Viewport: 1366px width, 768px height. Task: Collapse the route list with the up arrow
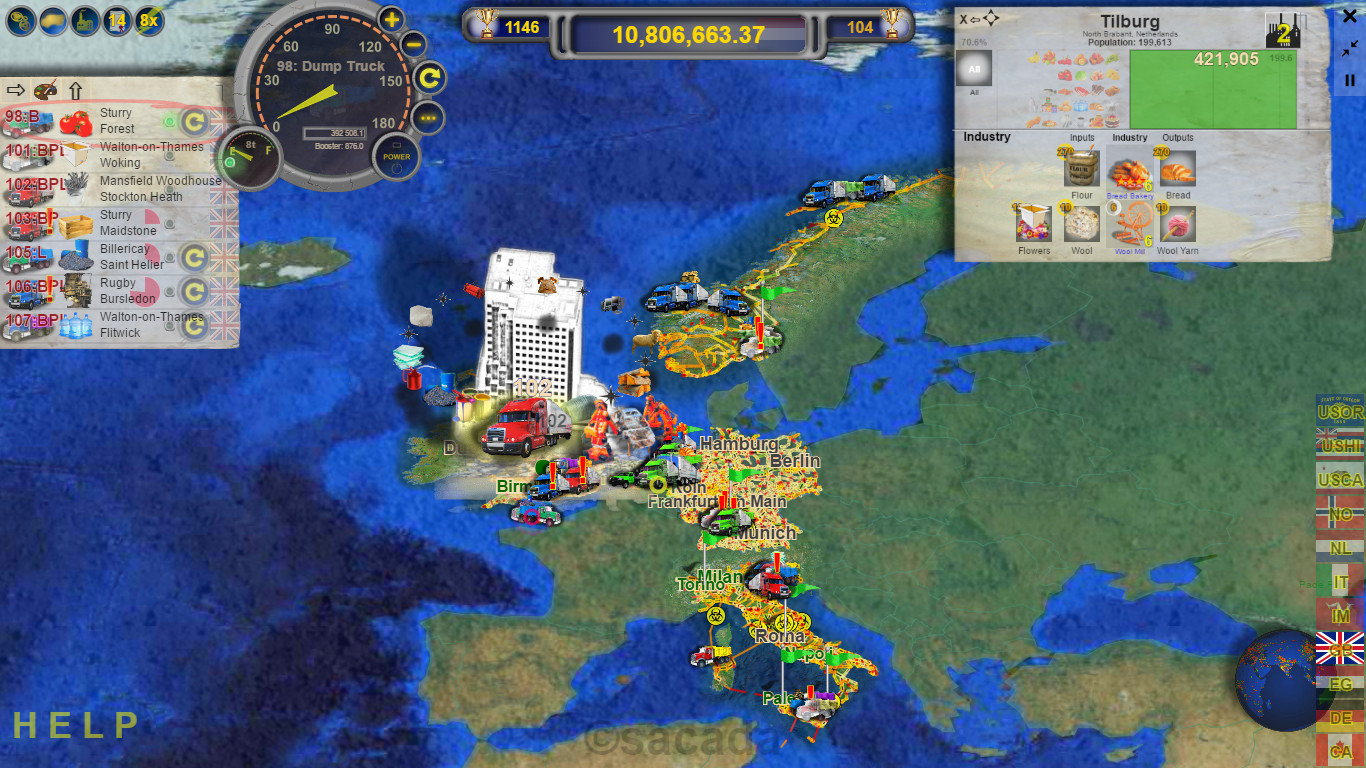click(x=75, y=89)
